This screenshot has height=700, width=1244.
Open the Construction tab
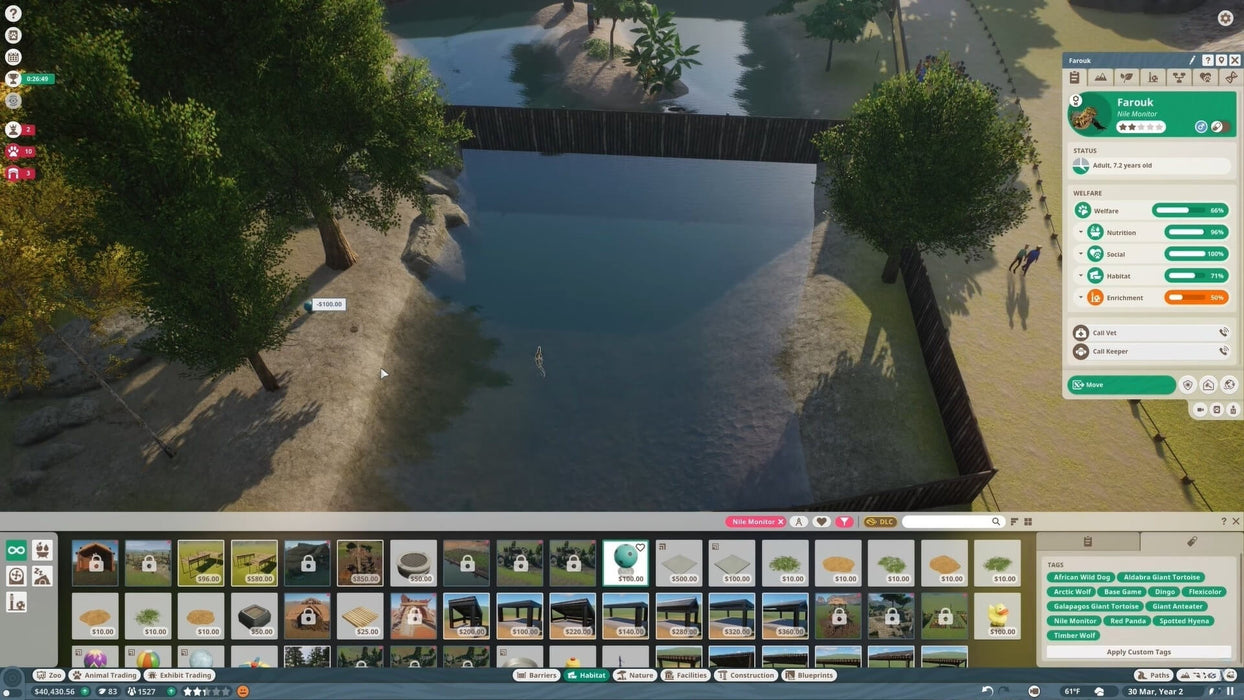(x=745, y=675)
